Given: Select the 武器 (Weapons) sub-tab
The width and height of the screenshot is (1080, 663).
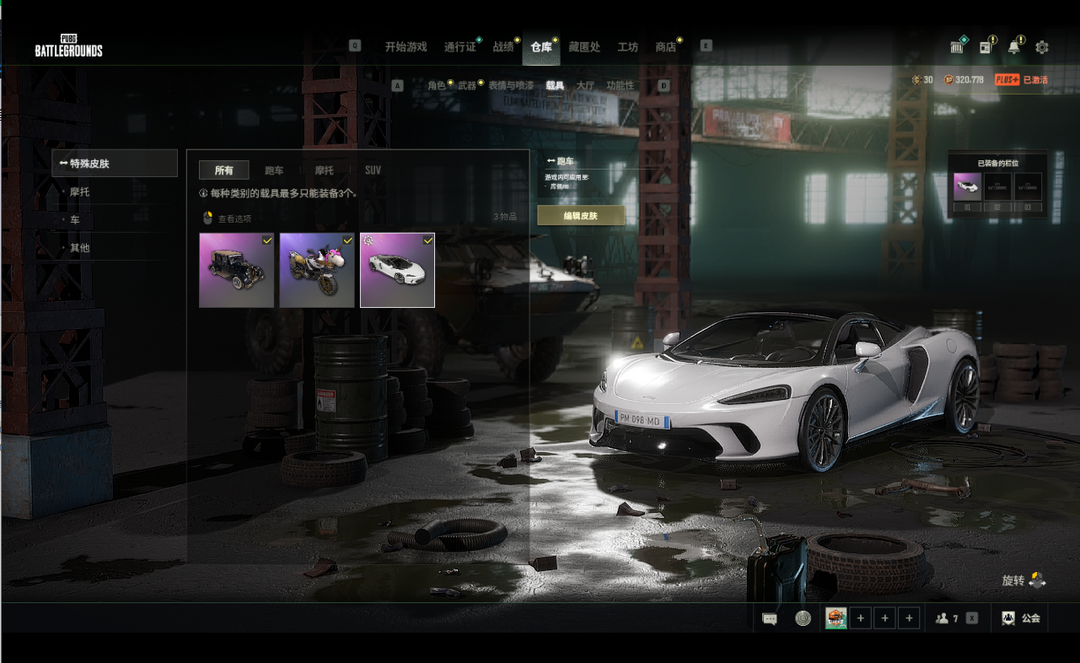Looking at the screenshot, I should click(x=467, y=86).
